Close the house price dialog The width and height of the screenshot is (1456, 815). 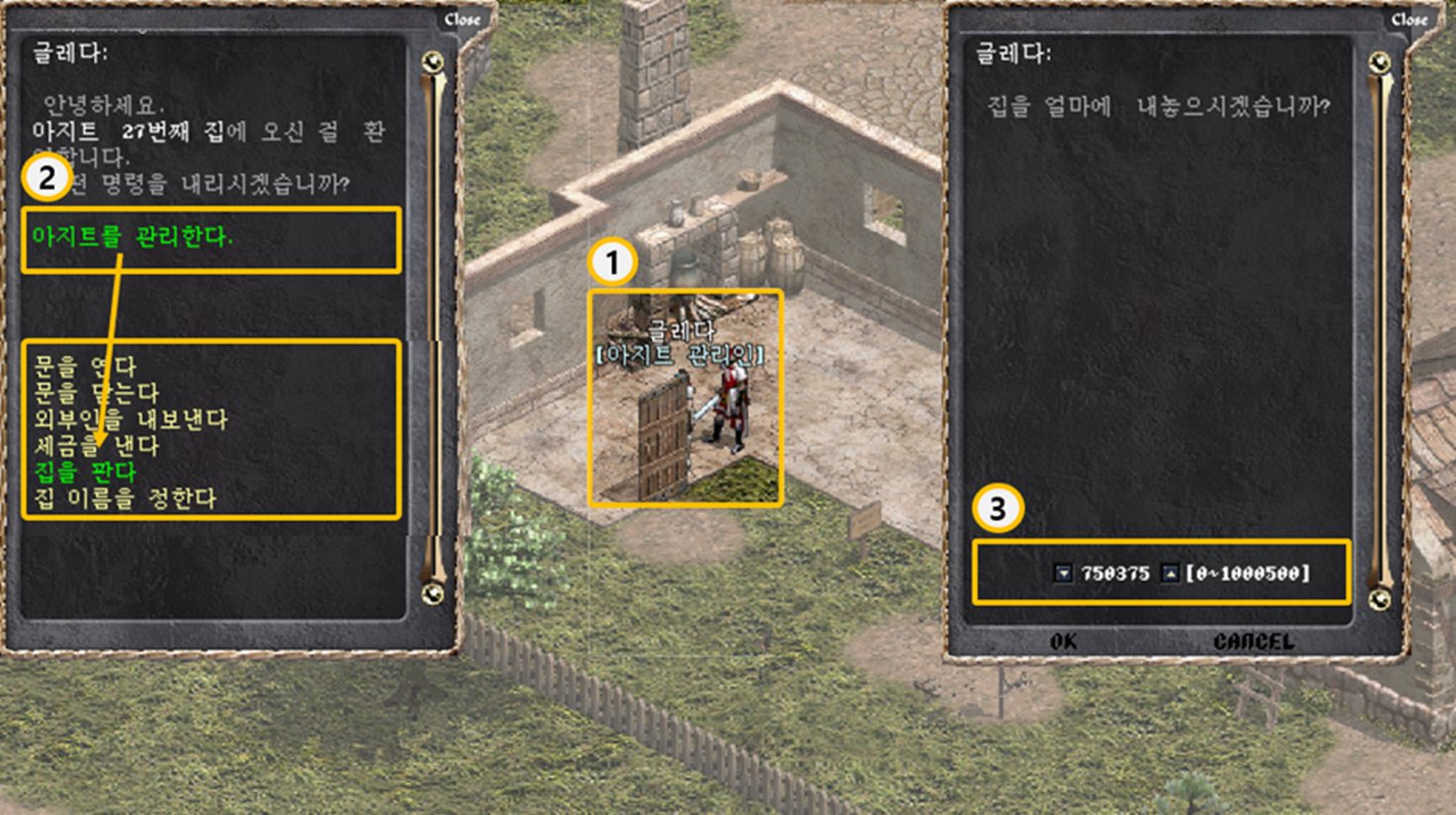pos(1407,20)
